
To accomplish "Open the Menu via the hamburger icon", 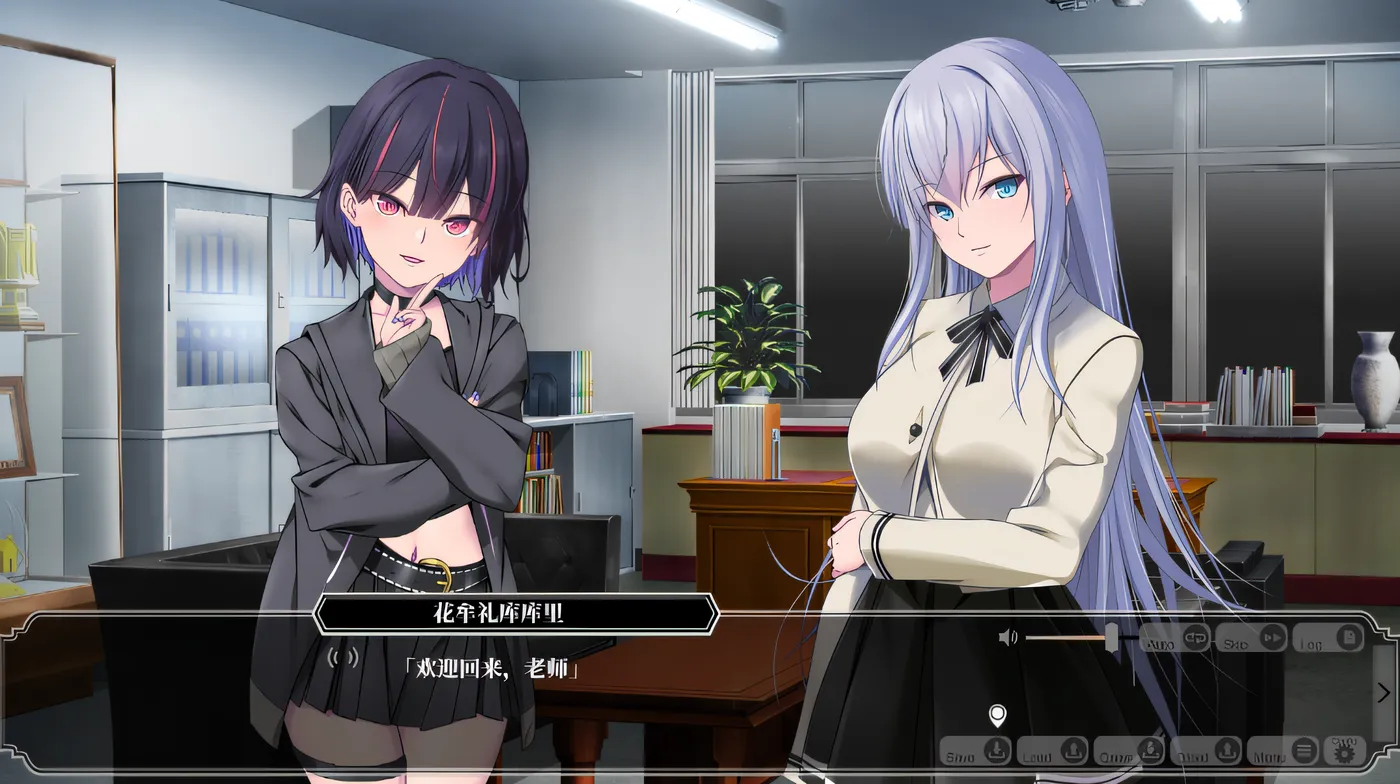I will click(1303, 752).
